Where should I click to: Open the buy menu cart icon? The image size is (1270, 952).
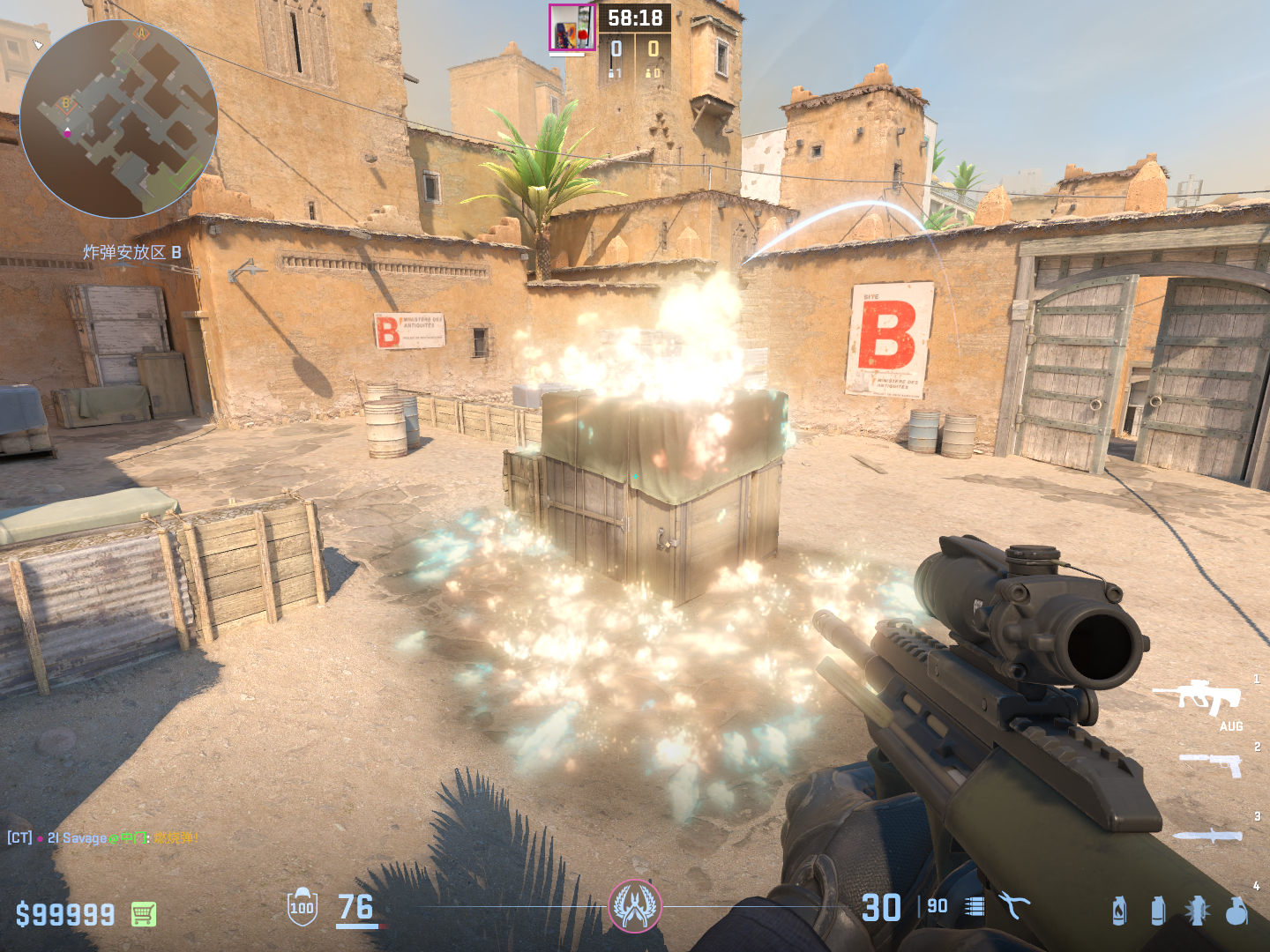point(144,914)
